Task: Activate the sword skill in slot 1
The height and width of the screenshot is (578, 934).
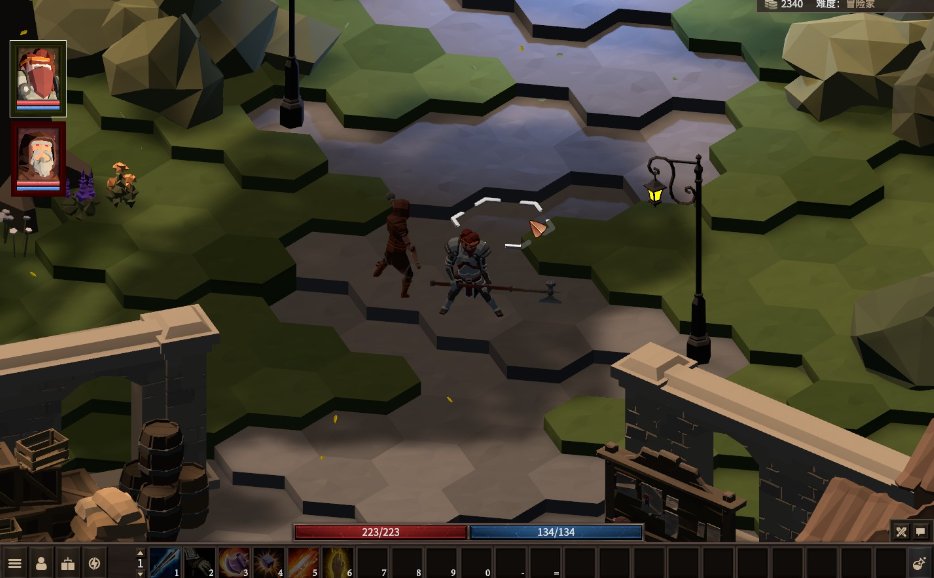Action: (165, 562)
